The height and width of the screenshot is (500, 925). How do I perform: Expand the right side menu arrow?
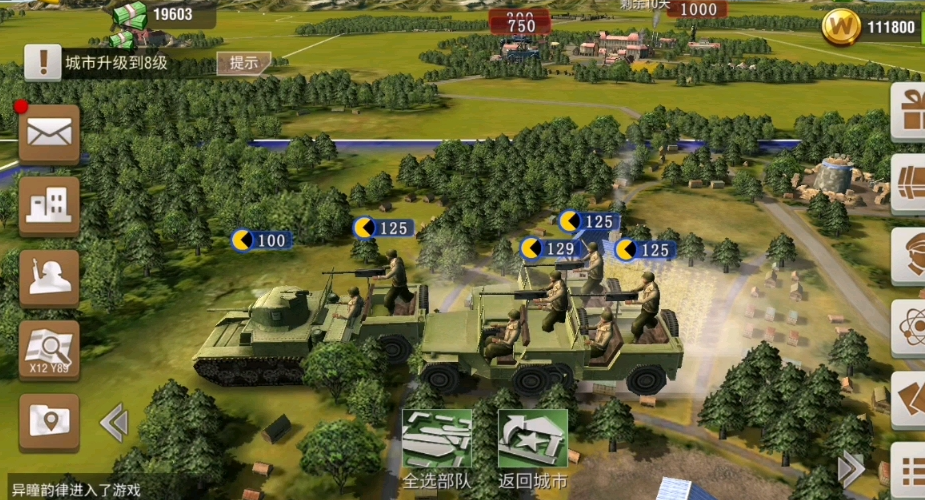(851, 466)
